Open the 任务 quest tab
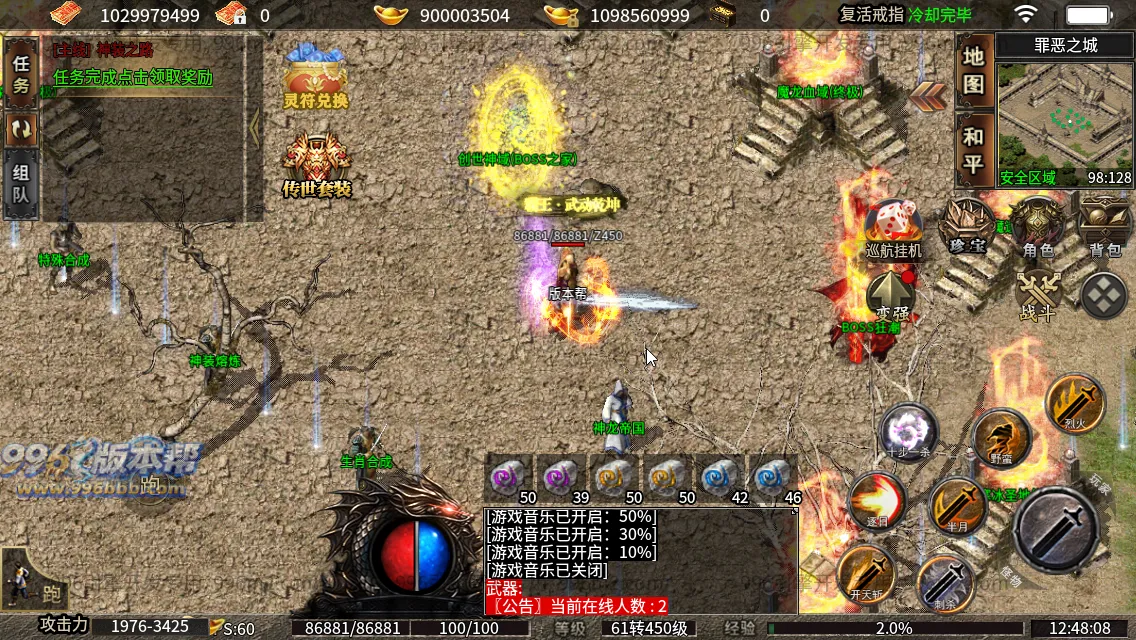 [x=21, y=72]
